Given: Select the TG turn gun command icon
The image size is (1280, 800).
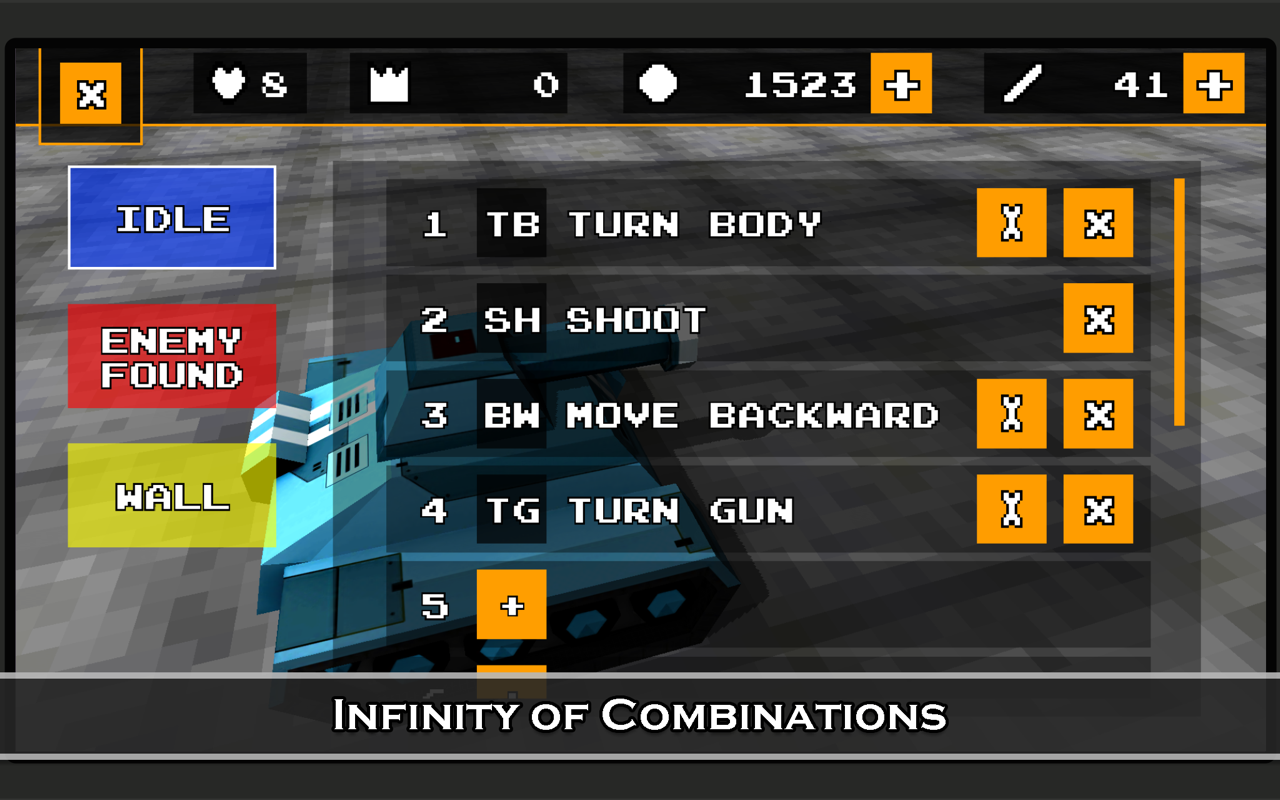Looking at the screenshot, I should pos(511,509).
